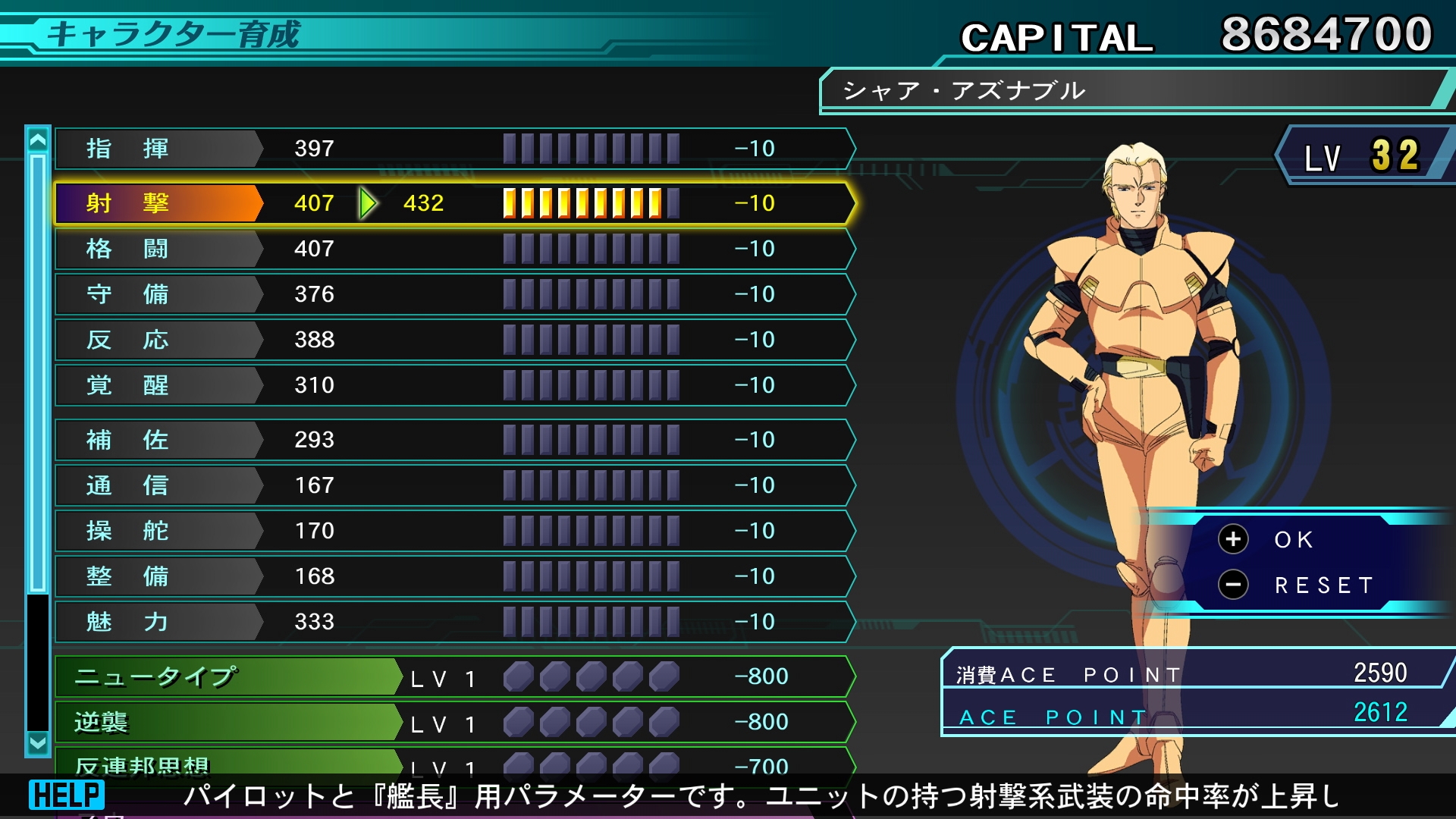The height and width of the screenshot is (819, 1456).
Task: Choose the 覚醒 stat row
Action: pos(455,385)
